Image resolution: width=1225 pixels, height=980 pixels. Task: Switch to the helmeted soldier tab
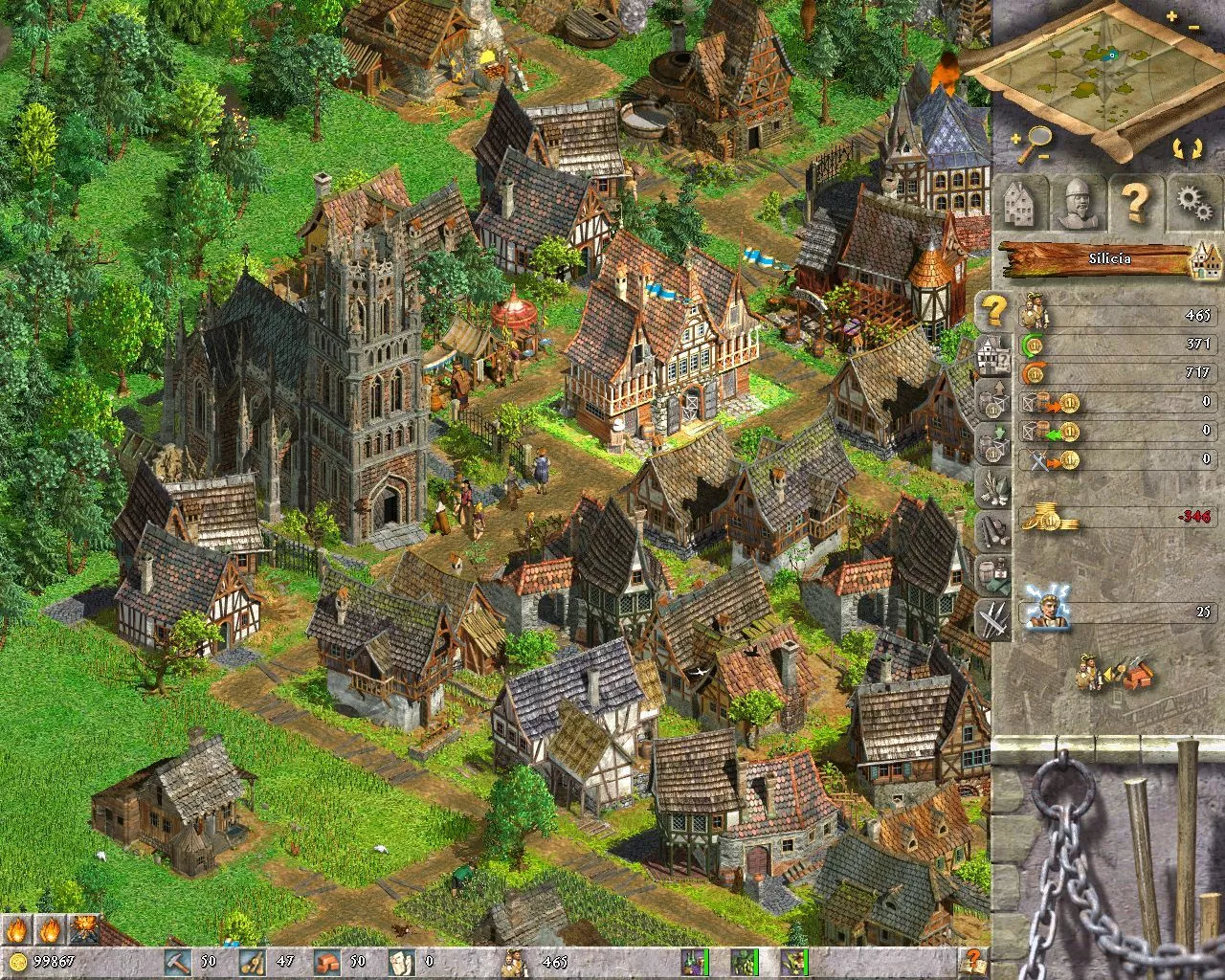[1078, 203]
